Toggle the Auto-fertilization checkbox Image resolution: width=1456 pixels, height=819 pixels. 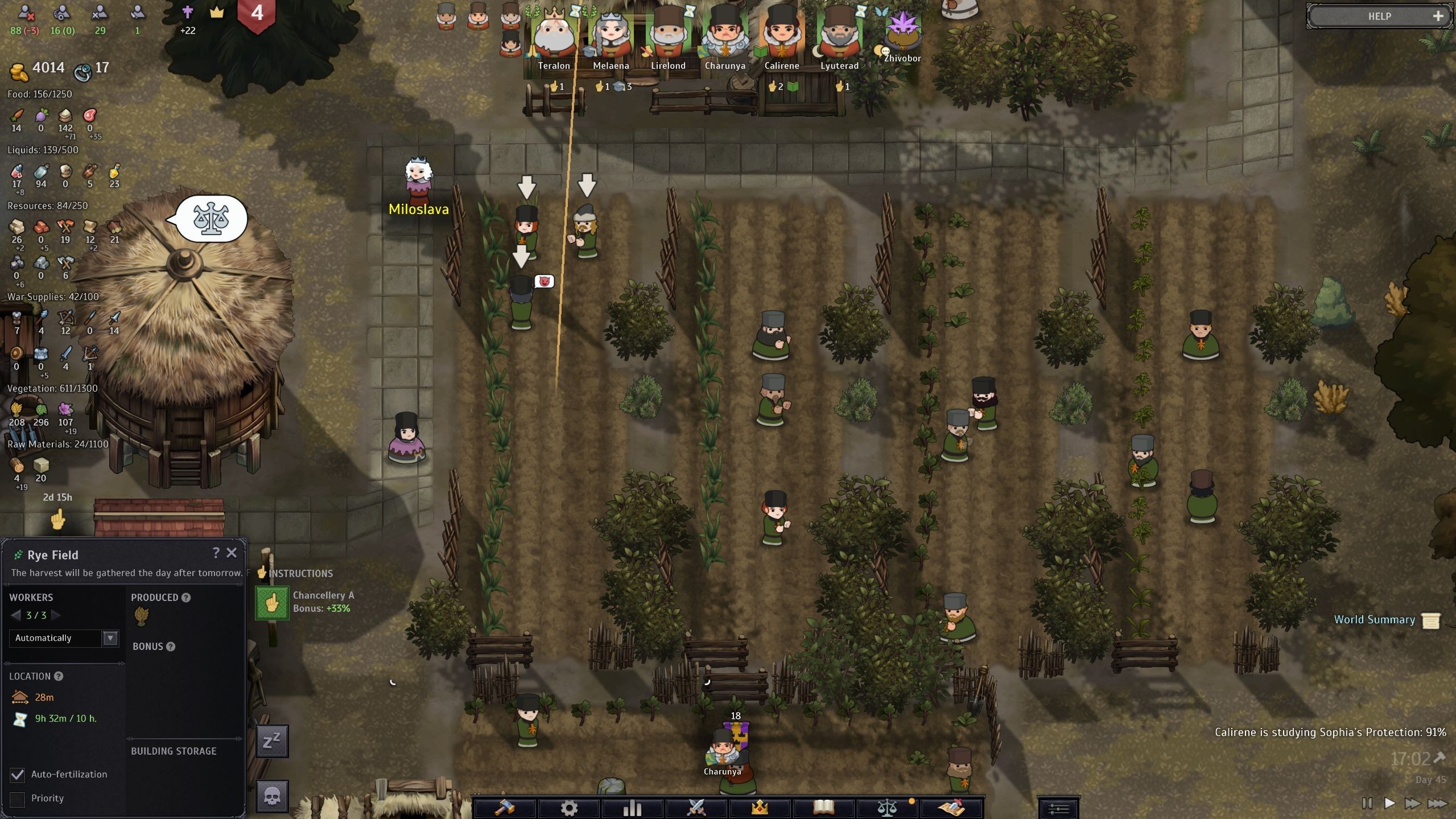click(x=18, y=775)
